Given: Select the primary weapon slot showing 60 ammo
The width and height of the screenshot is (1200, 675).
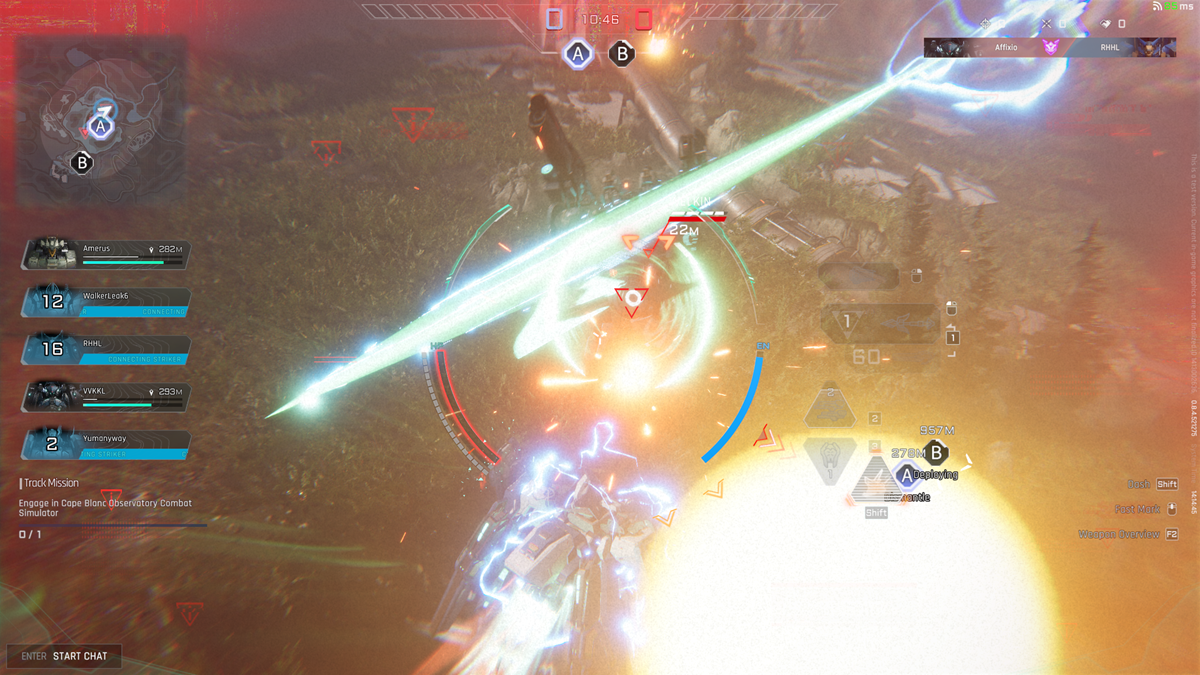Looking at the screenshot, I should [x=880, y=324].
